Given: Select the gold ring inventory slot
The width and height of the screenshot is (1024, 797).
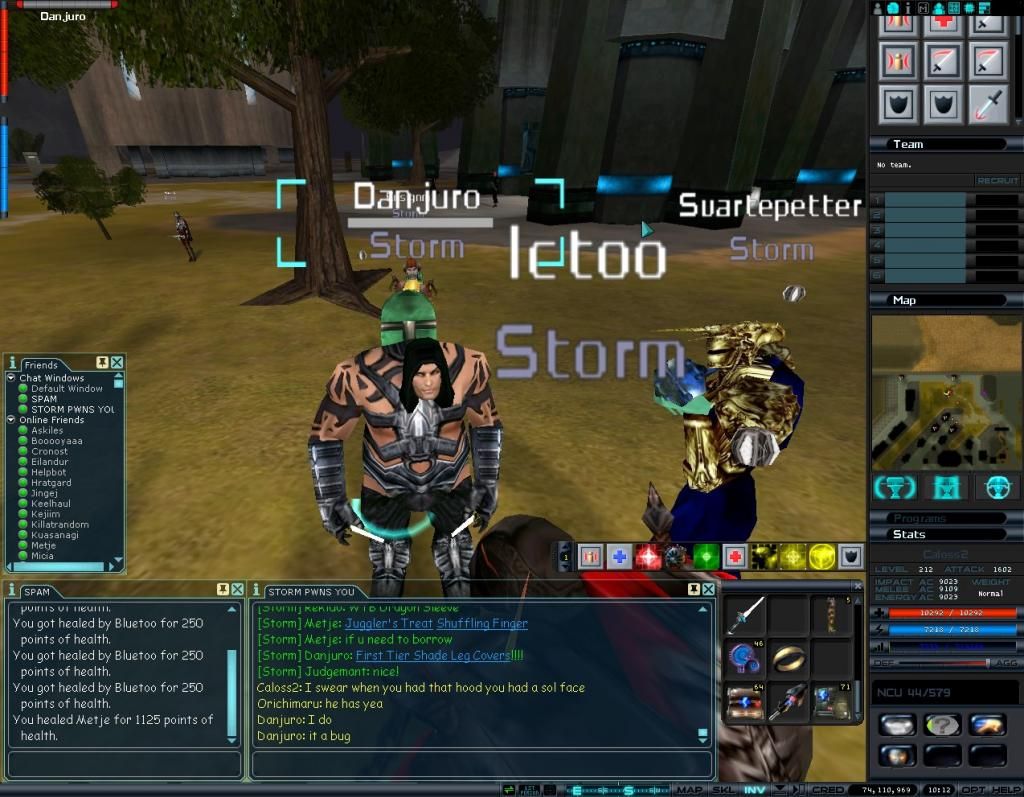Looking at the screenshot, I should click(x=789, y=658).
